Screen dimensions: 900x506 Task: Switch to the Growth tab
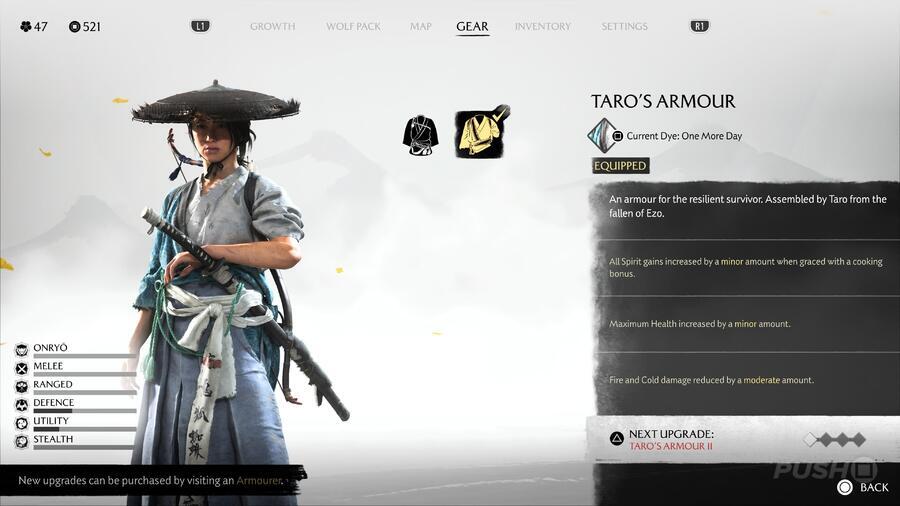[x=272, y=26]
